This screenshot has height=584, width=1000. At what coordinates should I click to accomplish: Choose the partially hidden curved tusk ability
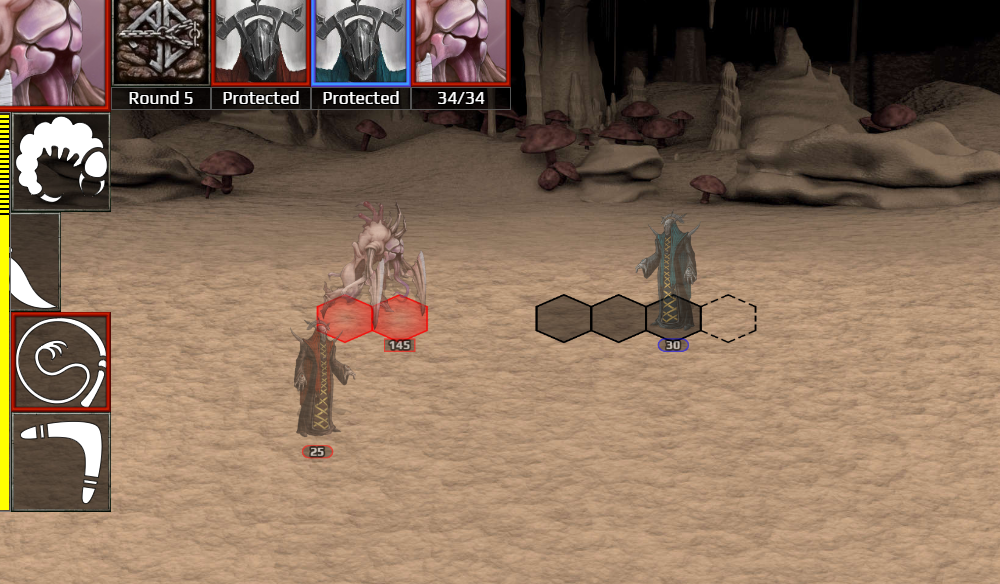[x=33, y=262]
